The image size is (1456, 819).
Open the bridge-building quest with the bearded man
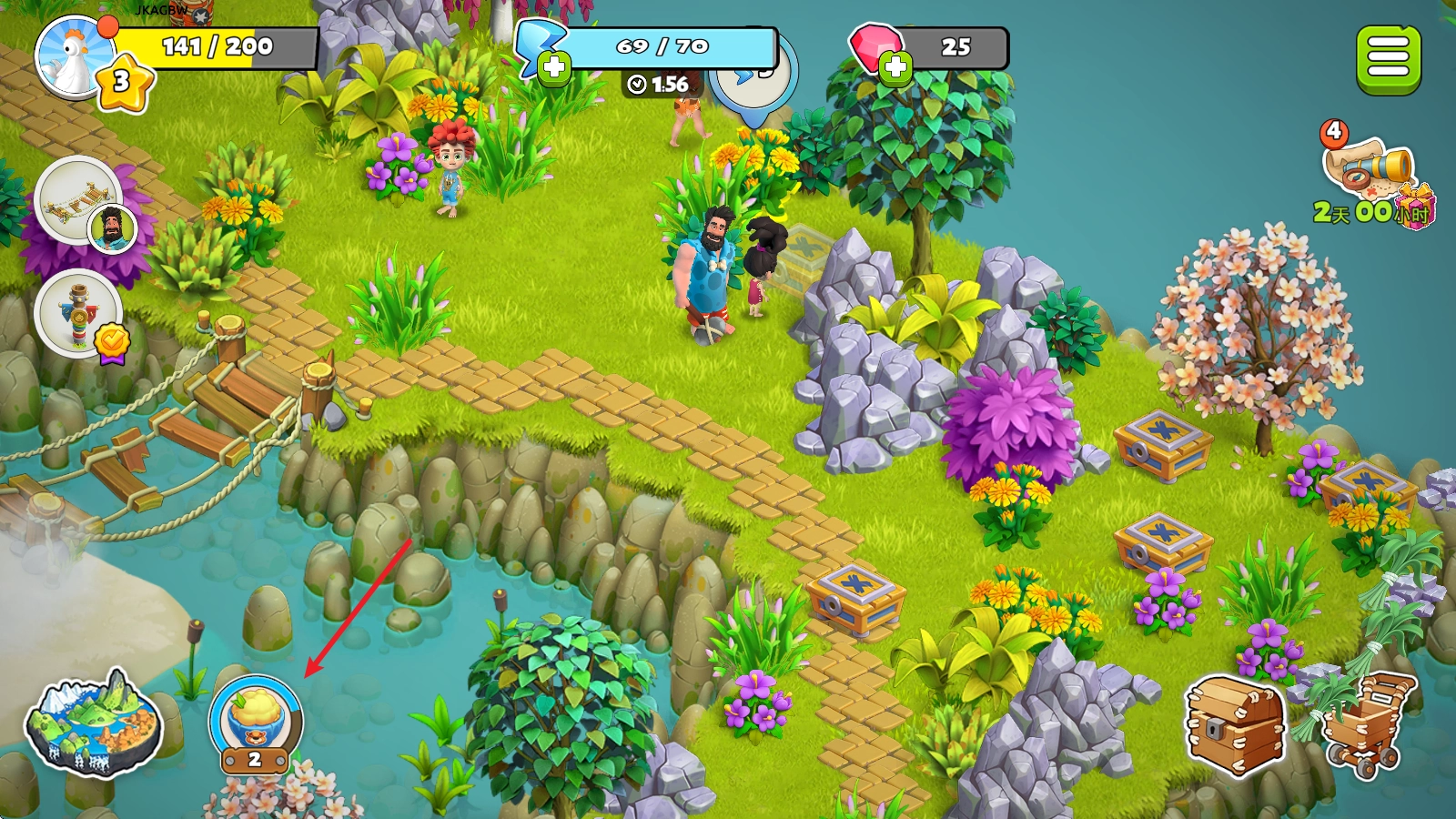point(80,200)
